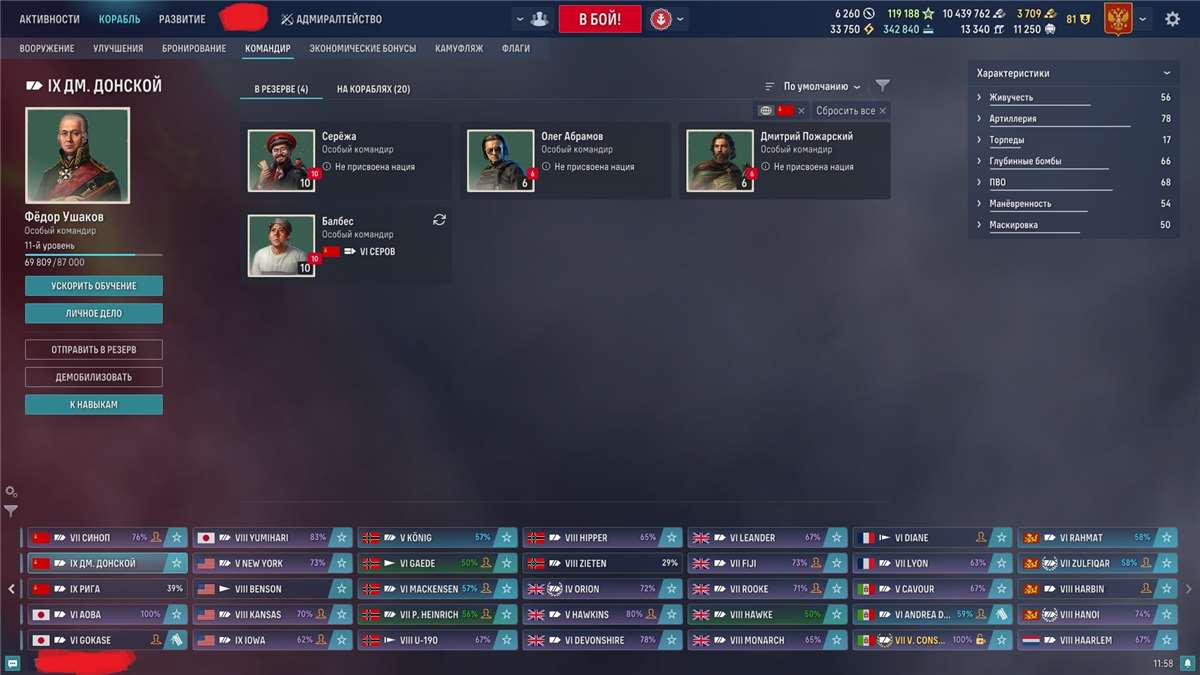Viewport: 1200px width, 675px height.
Task: Open the Экономические бонусы tab
Action: [x=362, y=48]
